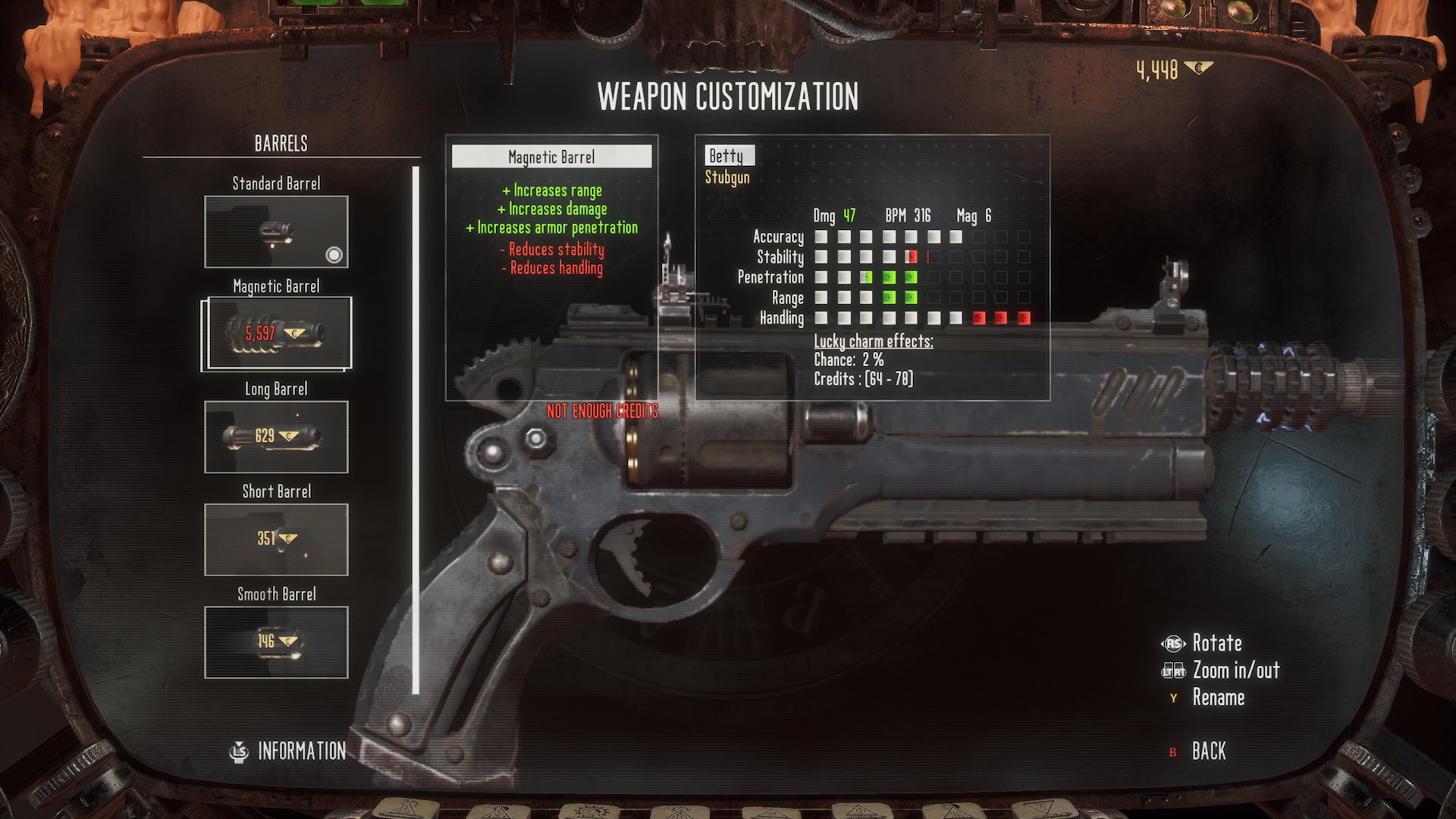This screenshot has width=1456, height=819.
Task: Go back with the BACK button
Action: click(1208, 752)
